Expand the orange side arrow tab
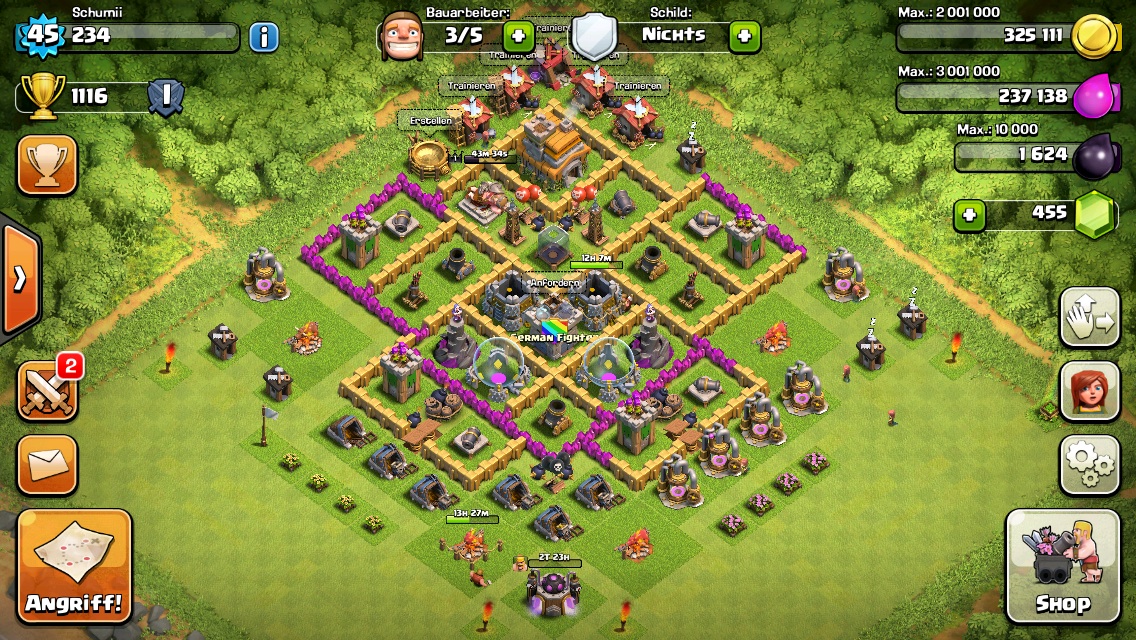 pos(20,279)
